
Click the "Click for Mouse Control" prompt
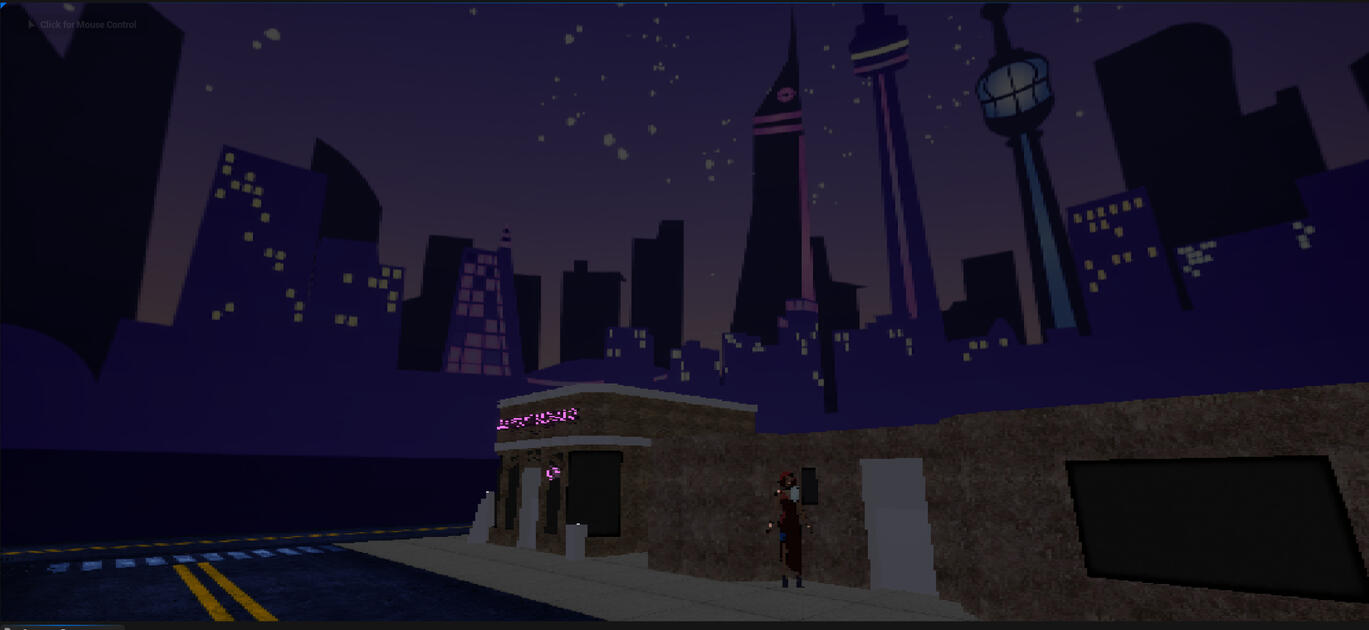[86, 24]
